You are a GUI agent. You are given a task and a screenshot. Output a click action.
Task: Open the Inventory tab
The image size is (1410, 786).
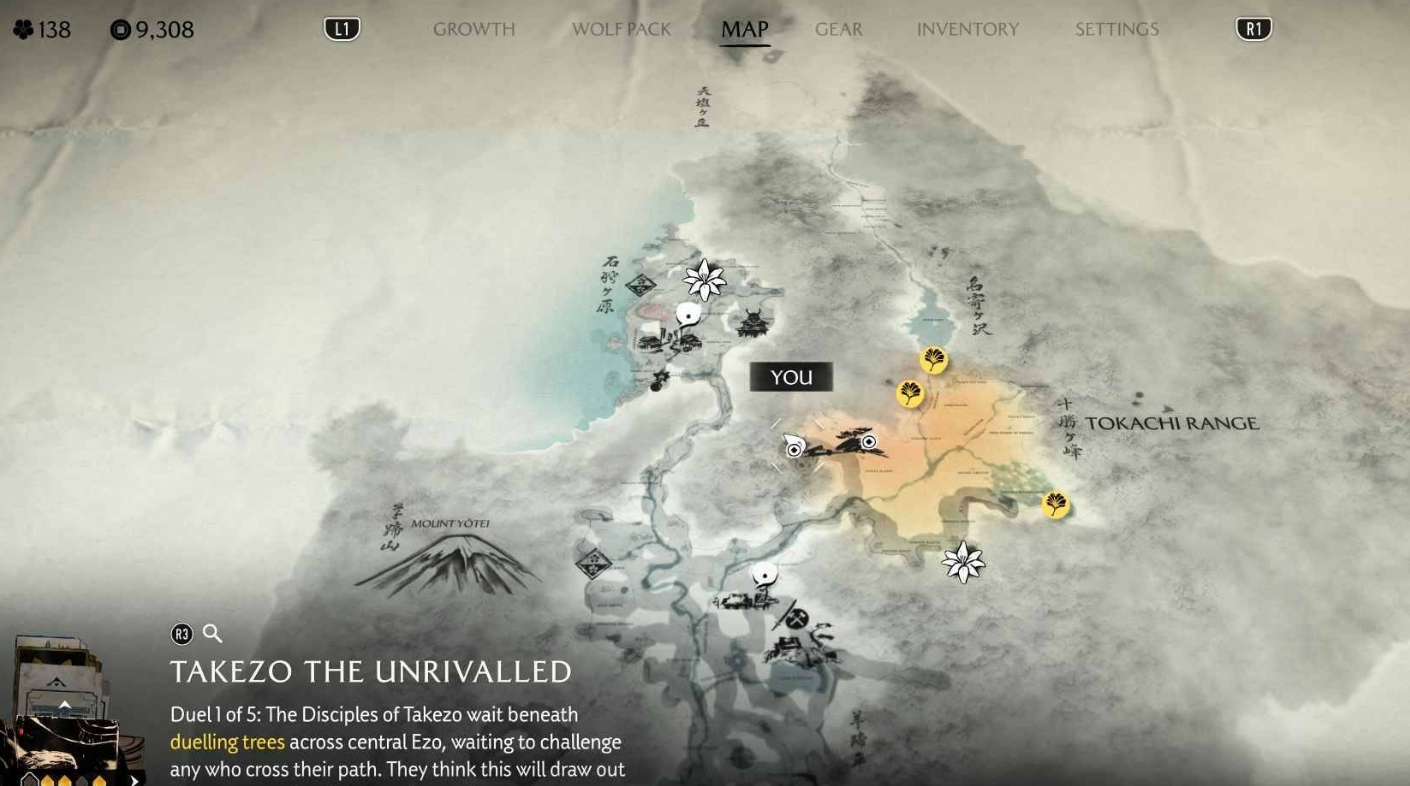point(967,30)
